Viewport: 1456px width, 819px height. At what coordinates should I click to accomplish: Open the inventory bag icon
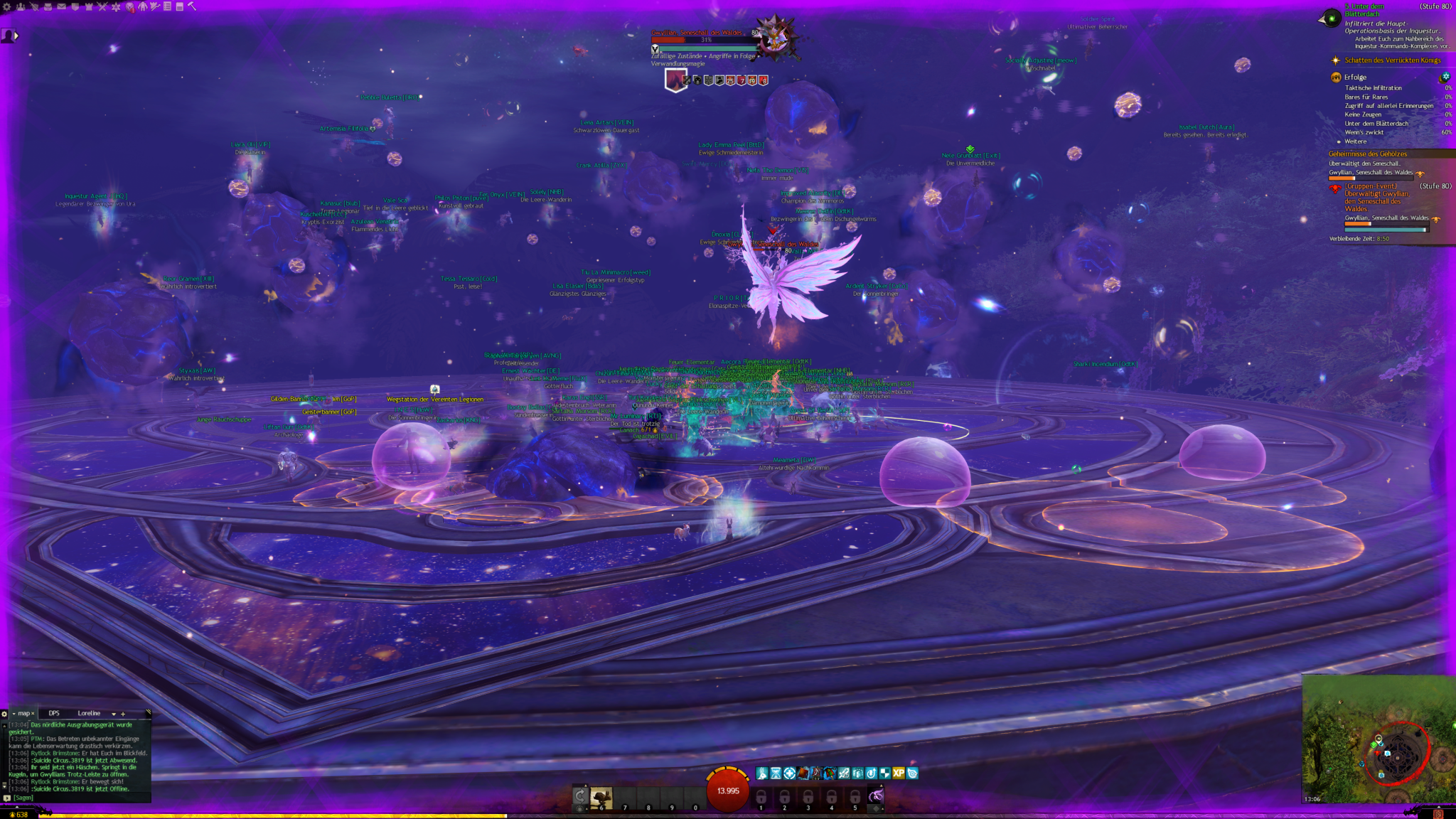pos(48,6)
